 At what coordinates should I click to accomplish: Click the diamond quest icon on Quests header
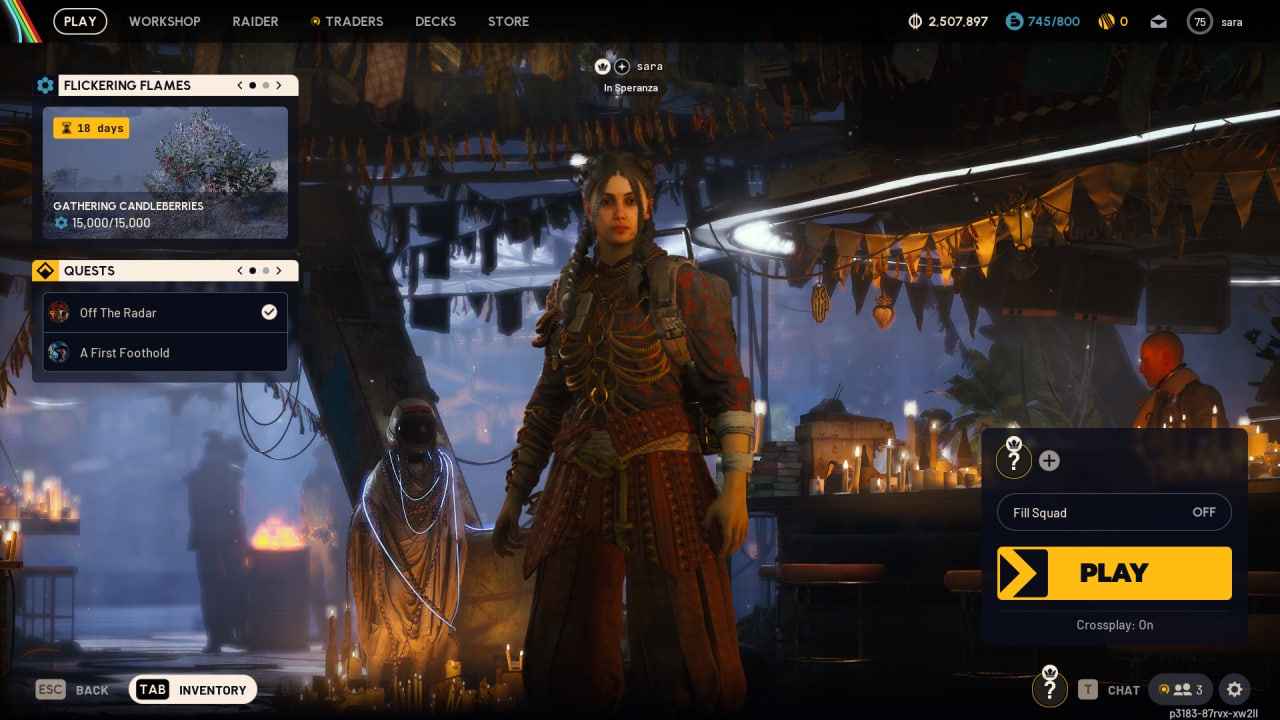tap(45, 270)
